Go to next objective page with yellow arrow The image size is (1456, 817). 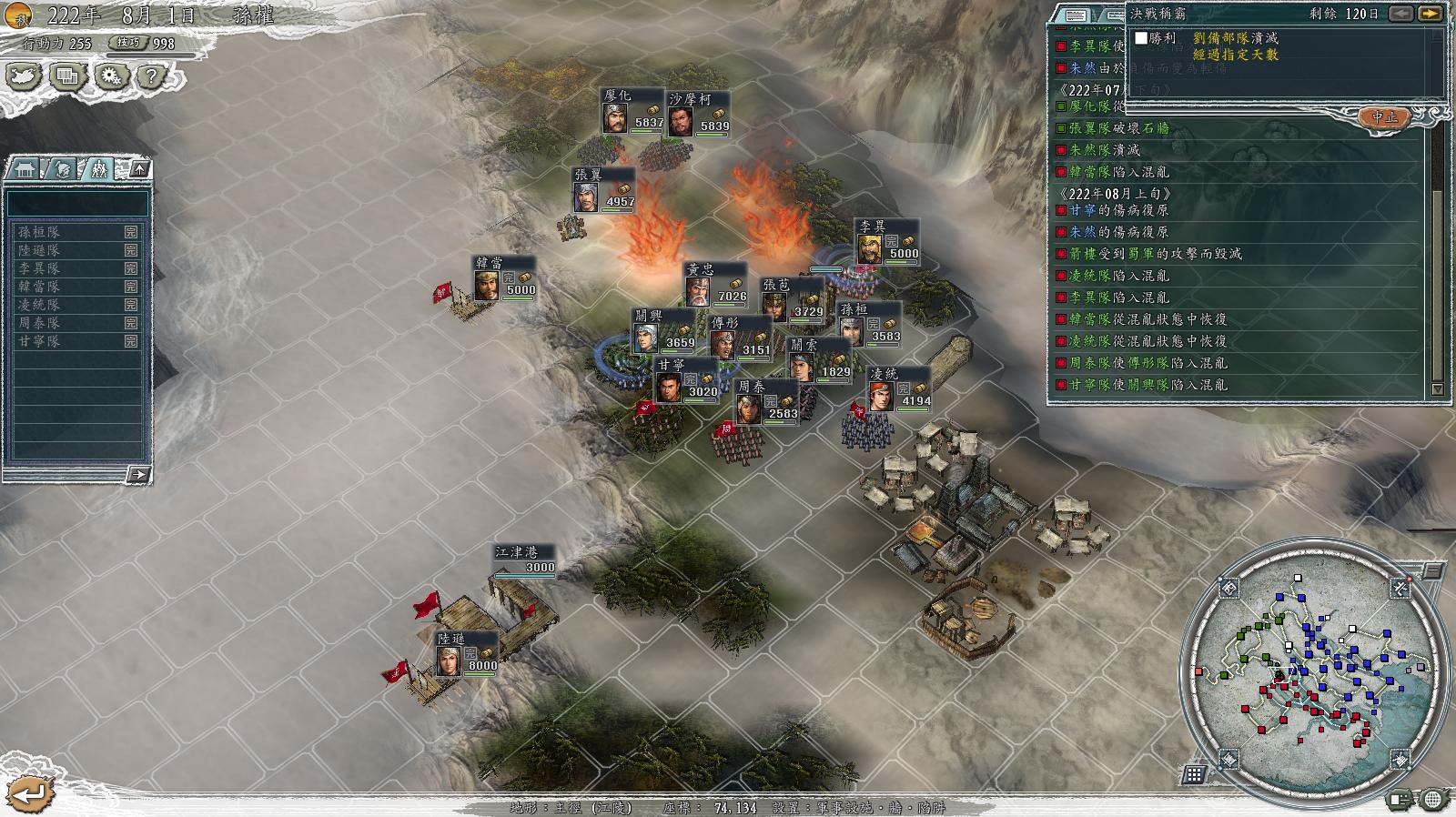(x=1430, y=14)
